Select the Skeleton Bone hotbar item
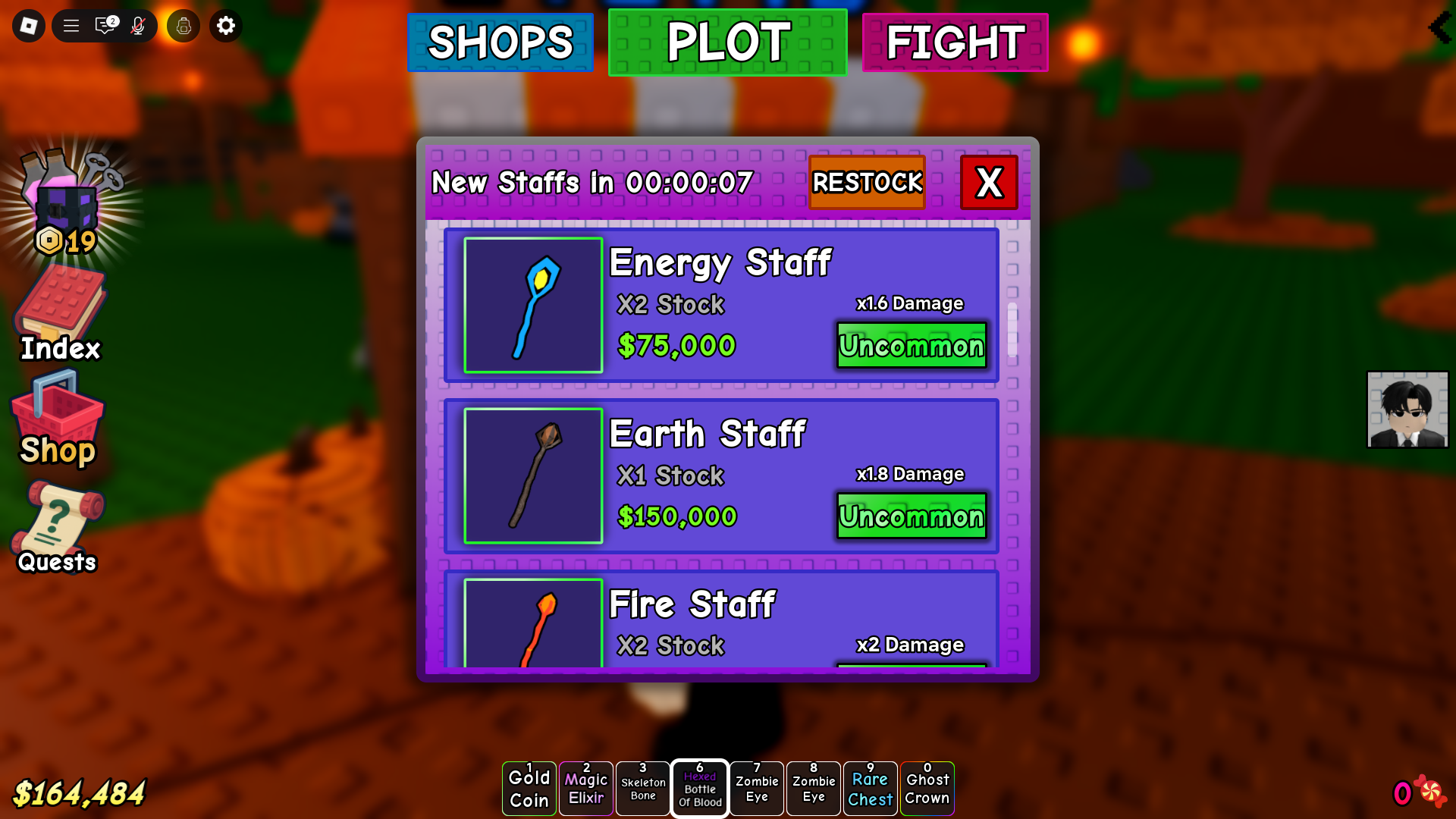This screenshot has height=819, width=1456. click(x=642, y=788)
